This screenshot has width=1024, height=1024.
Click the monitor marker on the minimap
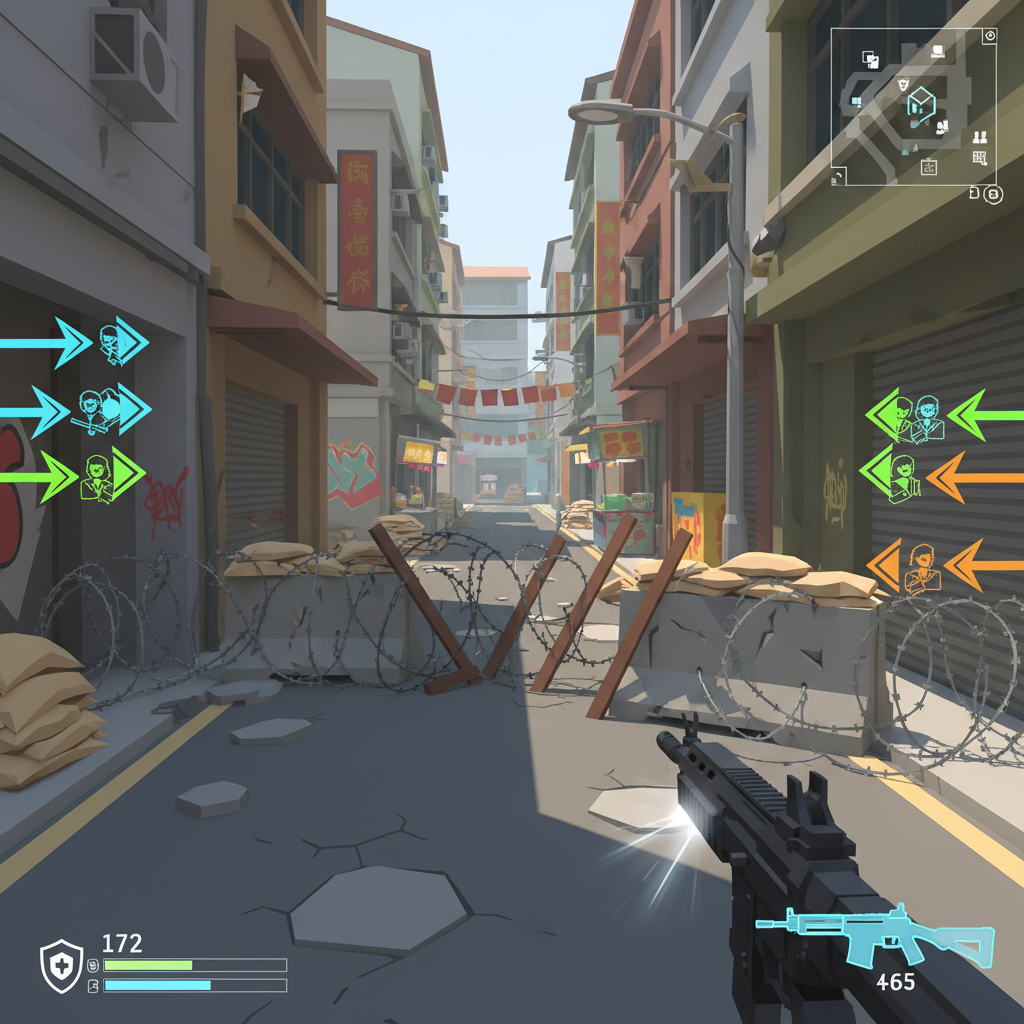pos(938,50)
